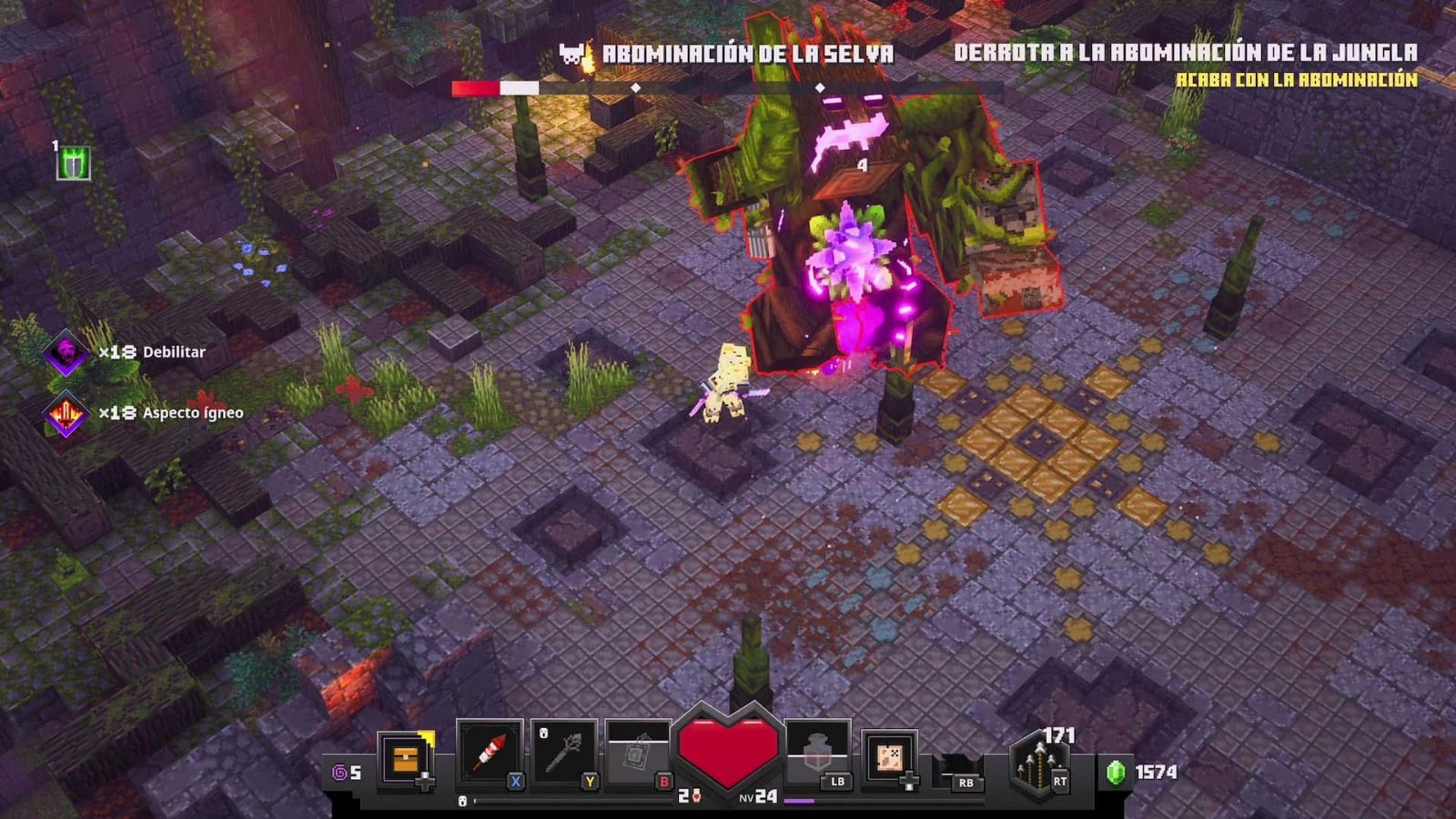Select the arrow quiver ammo icon

pos(1036,764)
